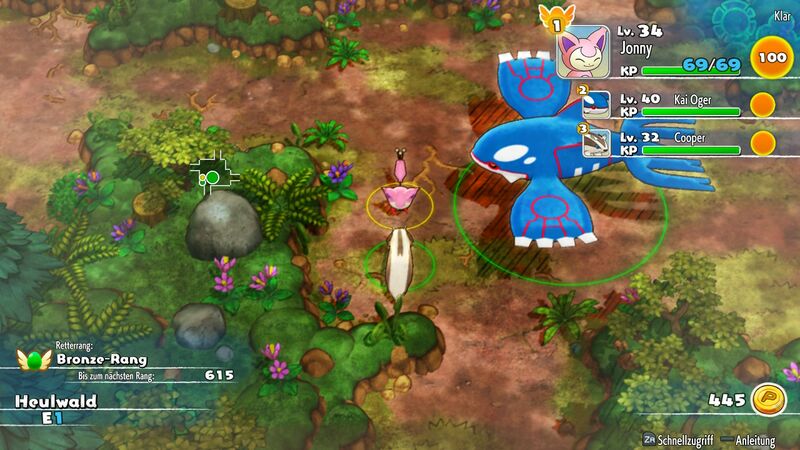Select the Kai Oger party member portrait
800x450 pixels.
596,105
